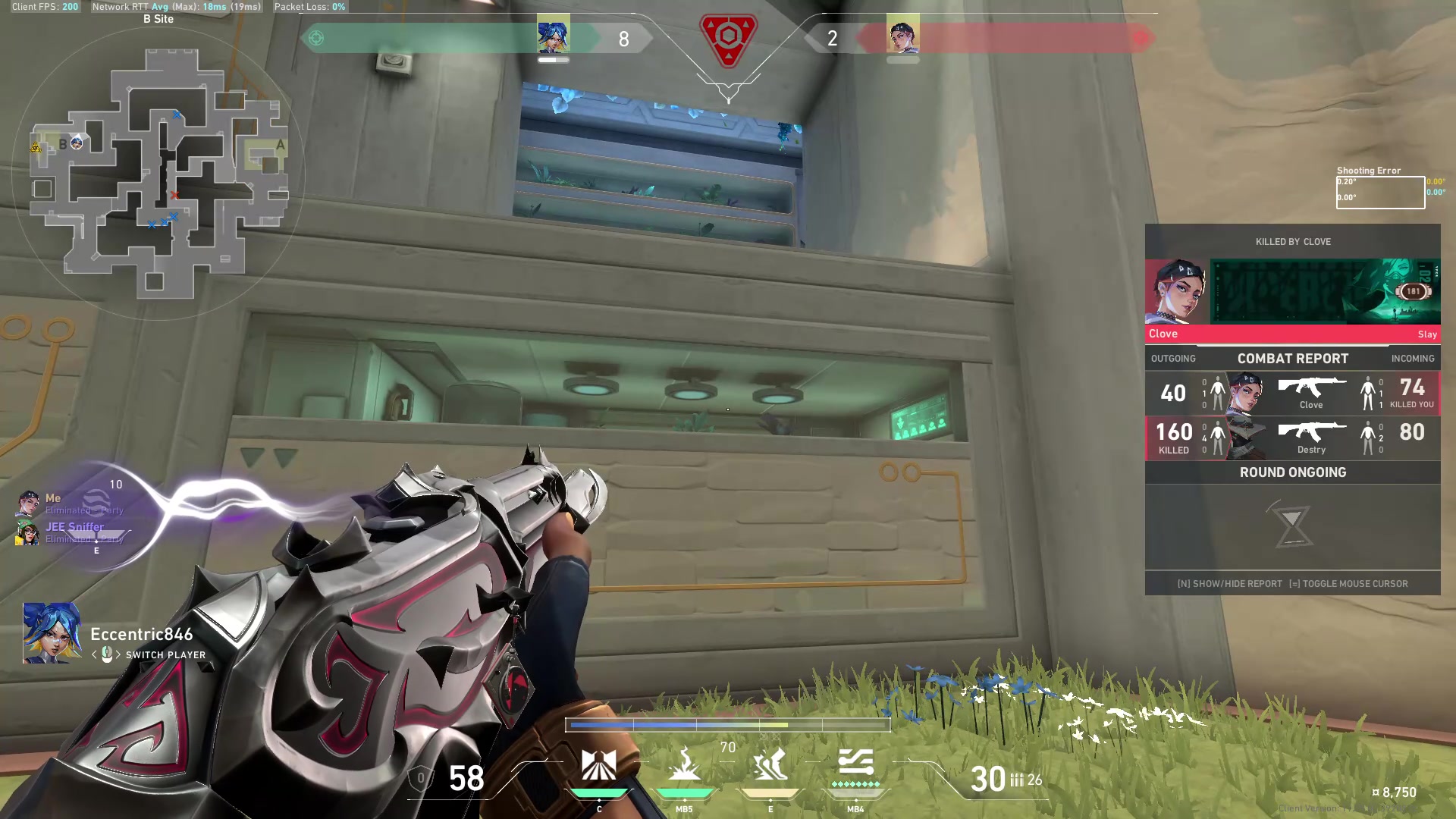Click the Neon avatar on the allied scoreboard
Screen dimensions: 1456x819
tap(554, 34)
